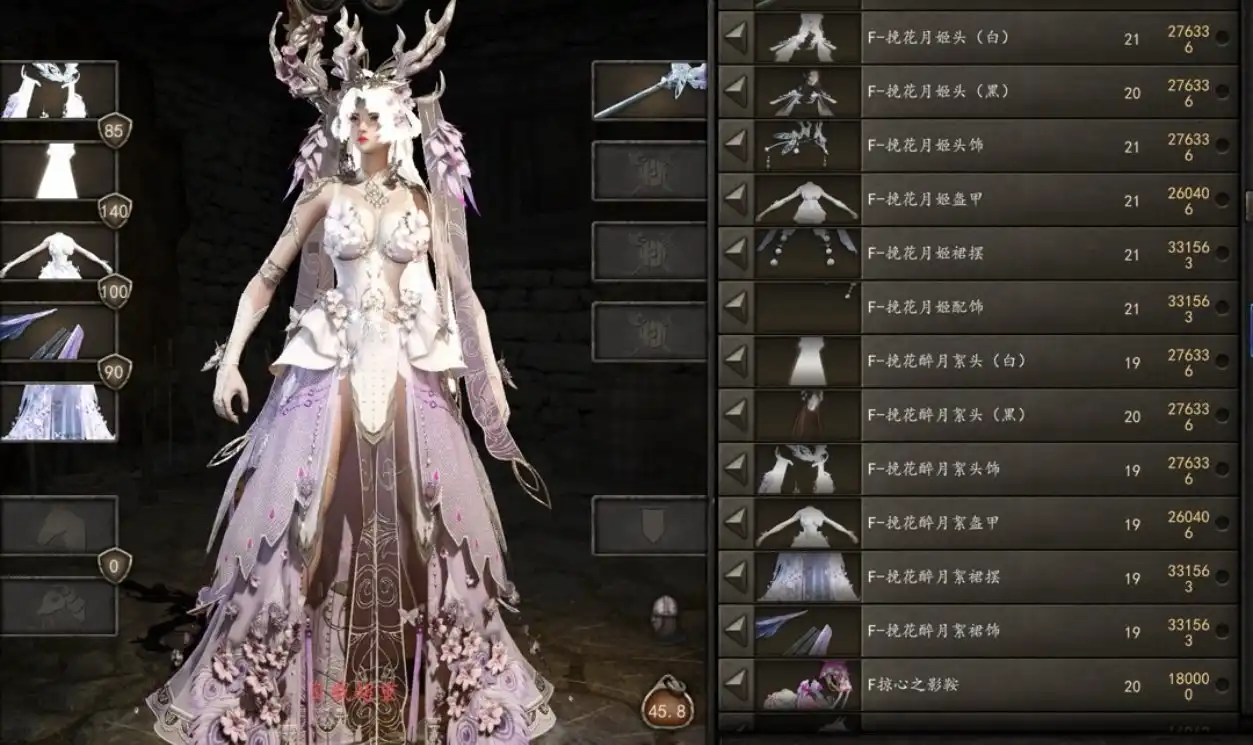
Task: Click the small helmet visibility icon
Action: click(x=663, y=613)
